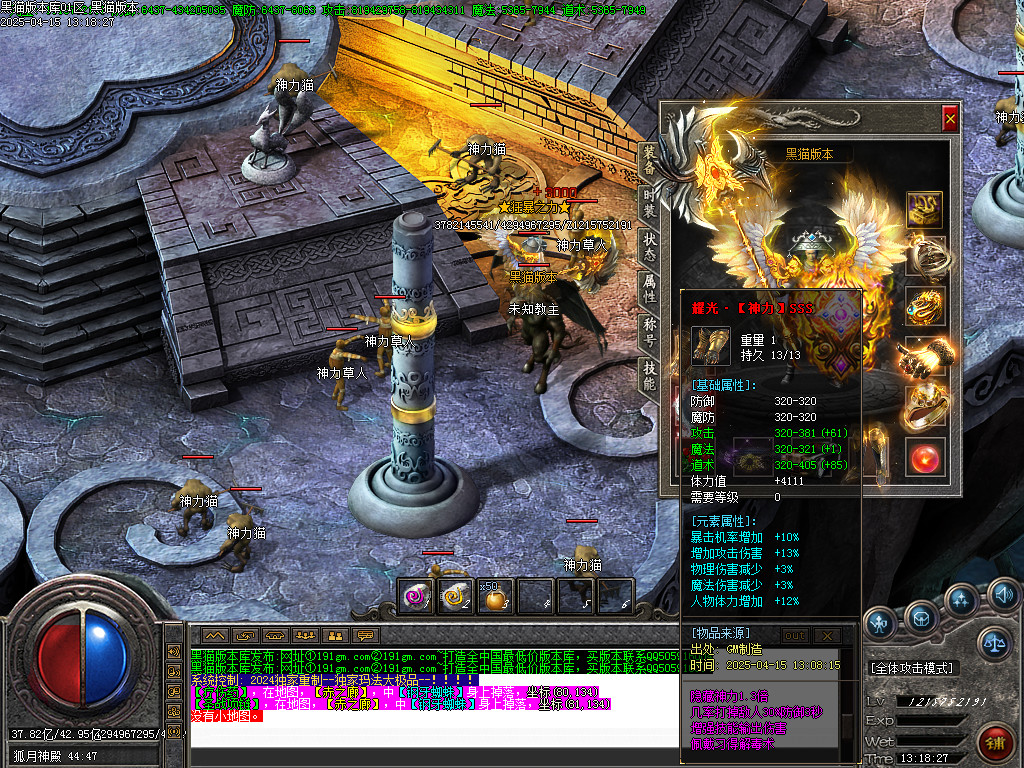Image resolution: width=1024 pixels, height=768 pixels.
Task: Open the 装备 tab
Action: (x=649, y=160)
